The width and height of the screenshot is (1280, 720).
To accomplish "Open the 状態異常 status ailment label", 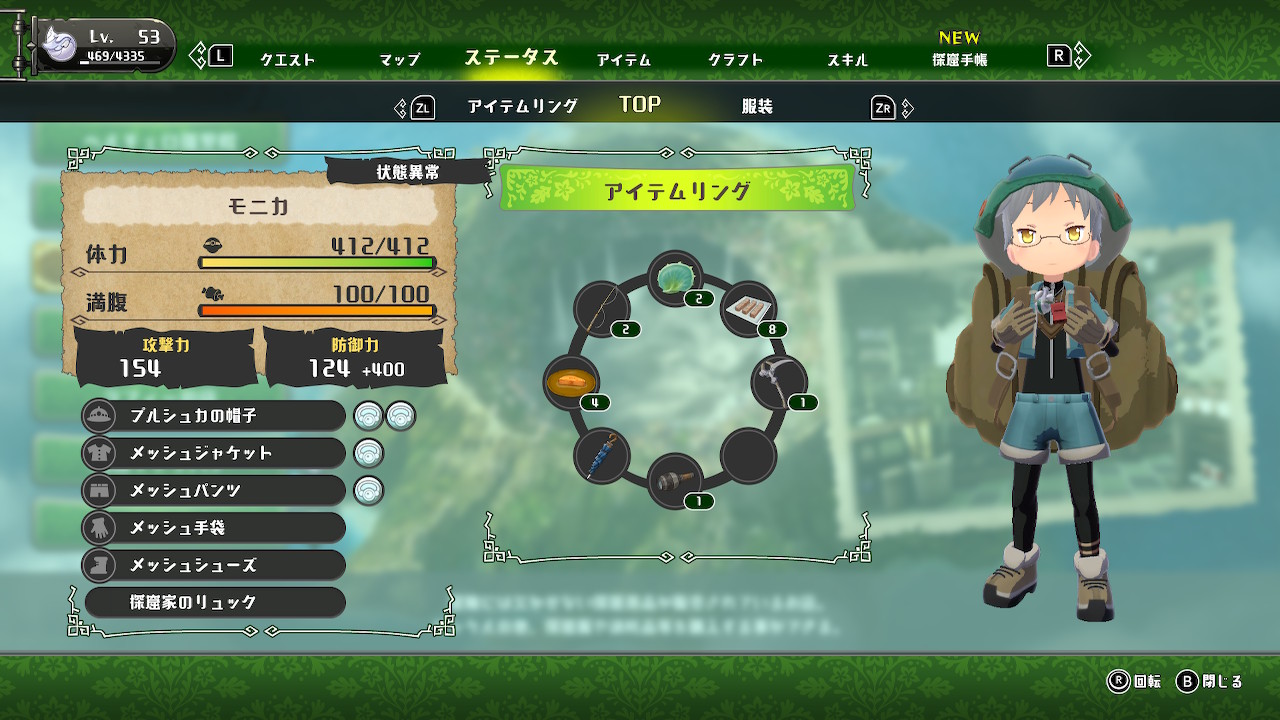I will pos(408,172).
